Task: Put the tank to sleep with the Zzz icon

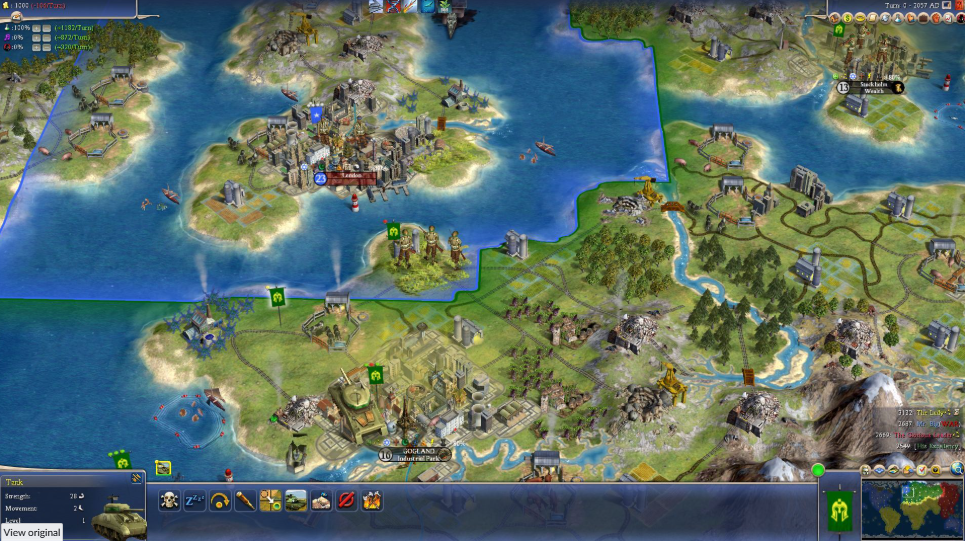Action: (195, 500)
